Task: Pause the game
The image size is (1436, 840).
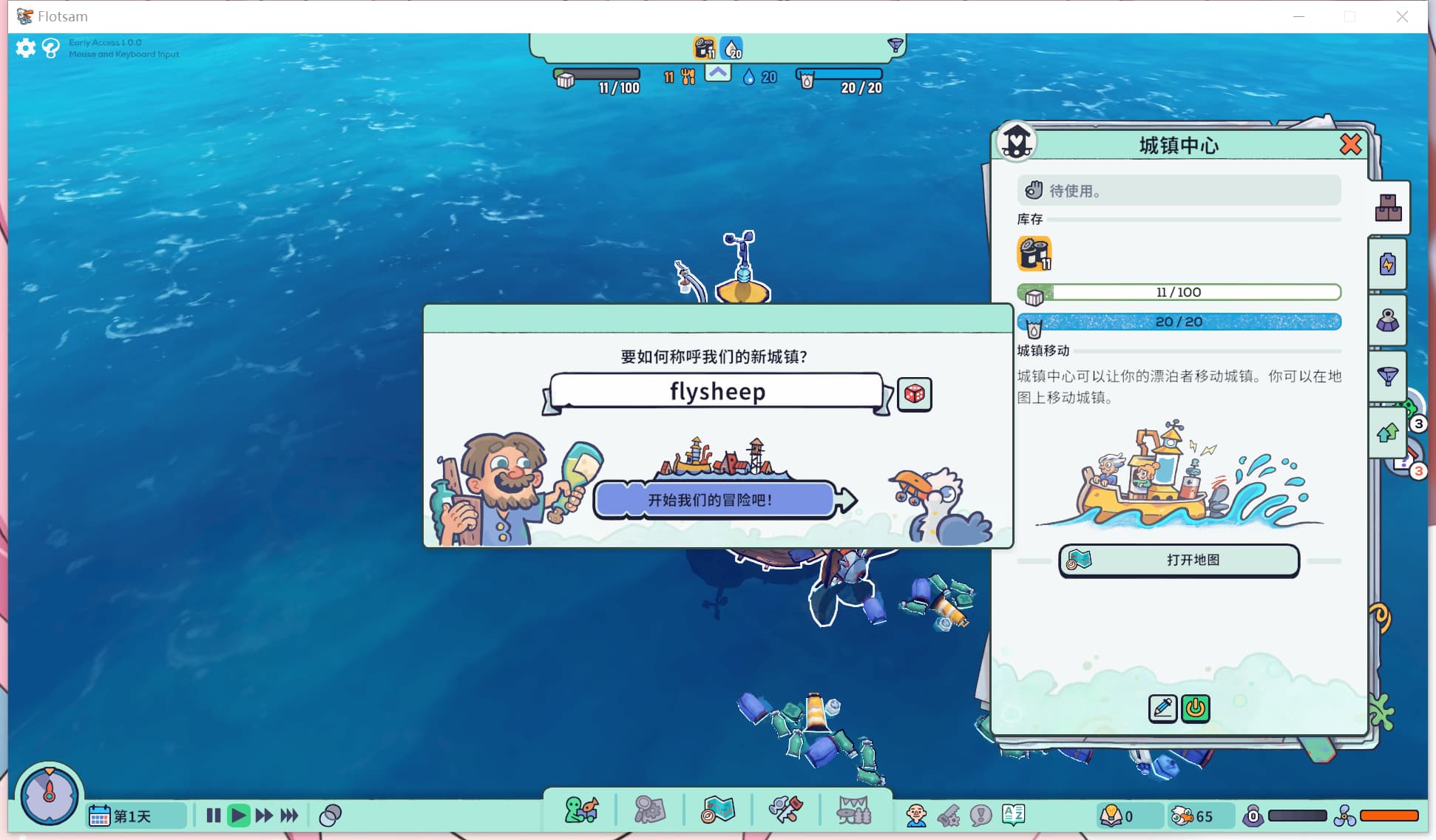Action: coord(214,815)
